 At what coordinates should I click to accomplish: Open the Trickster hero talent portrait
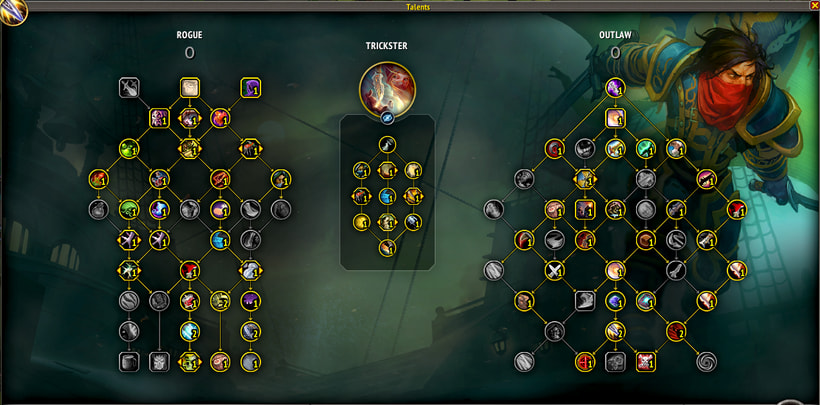387,88
